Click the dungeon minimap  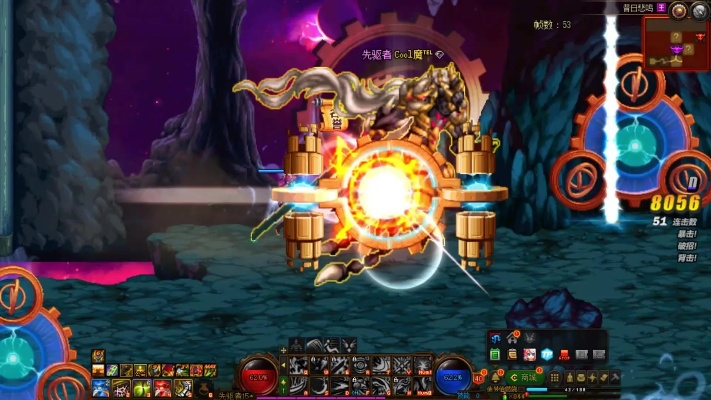point(676,45)
